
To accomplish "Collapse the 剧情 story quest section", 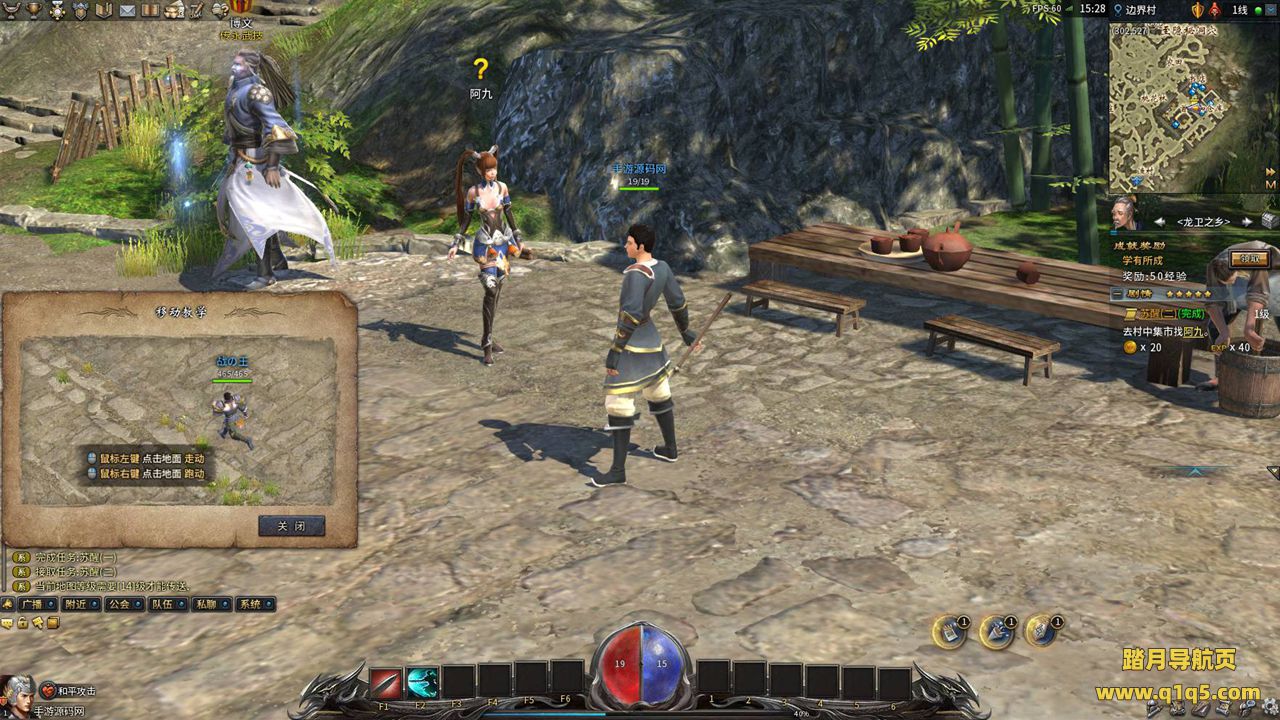I will coord(1117,295).
